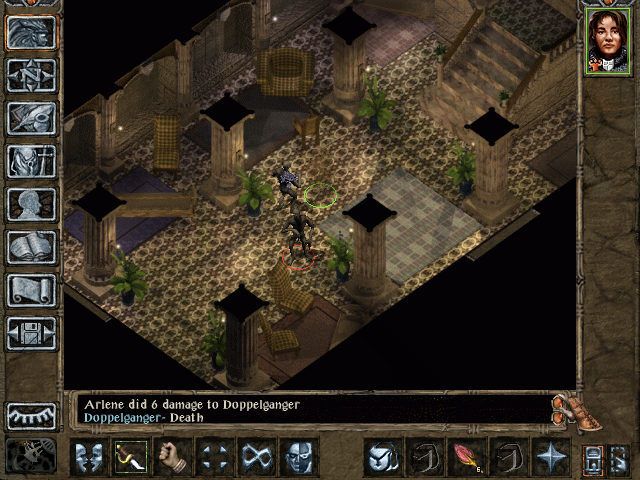
Task: Open the journal with the quill button
Action: [31, 118]
